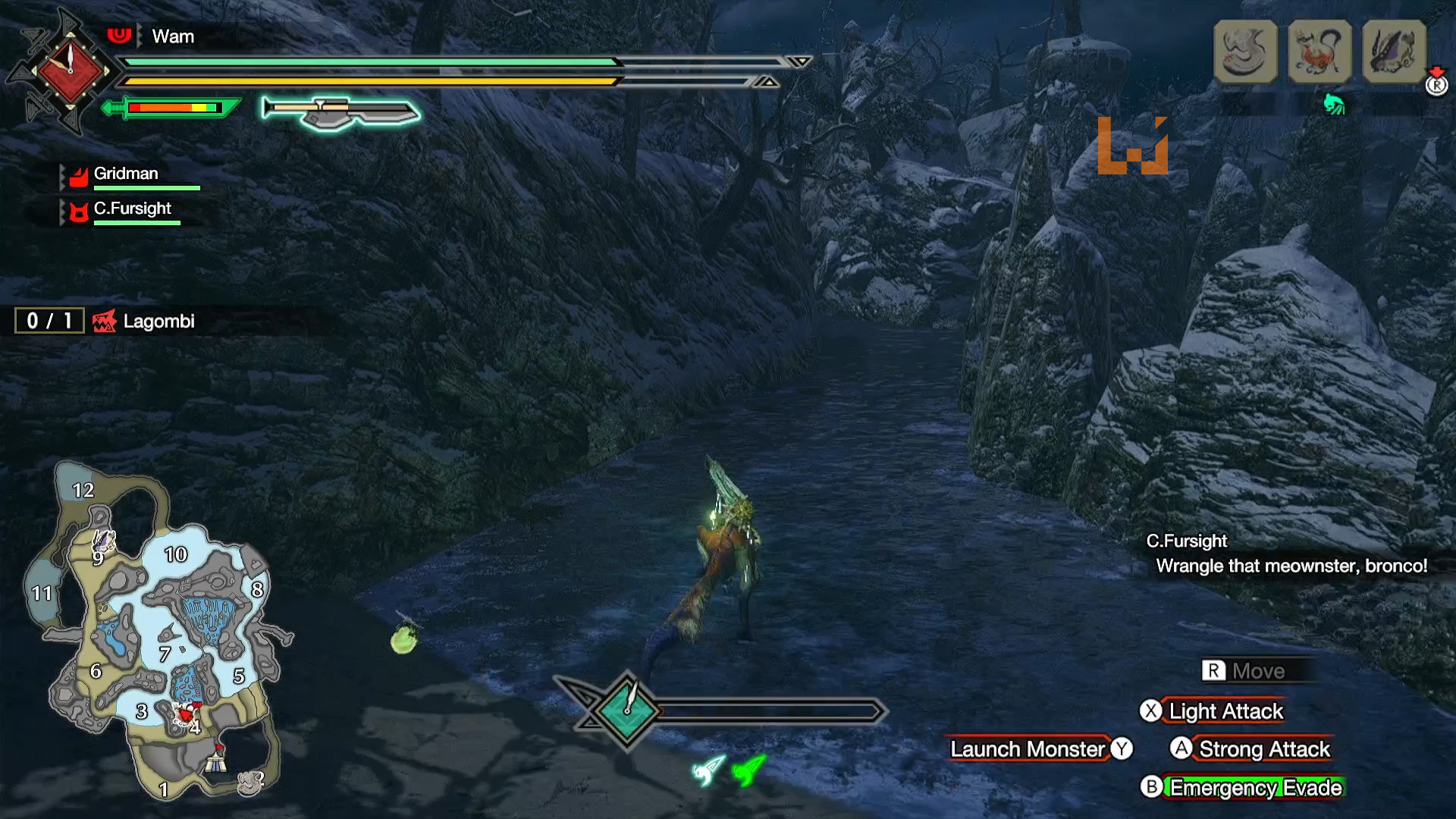
Task: Click the teal riding status icon
Action: pyautogui.click(x=1334, y=104)
